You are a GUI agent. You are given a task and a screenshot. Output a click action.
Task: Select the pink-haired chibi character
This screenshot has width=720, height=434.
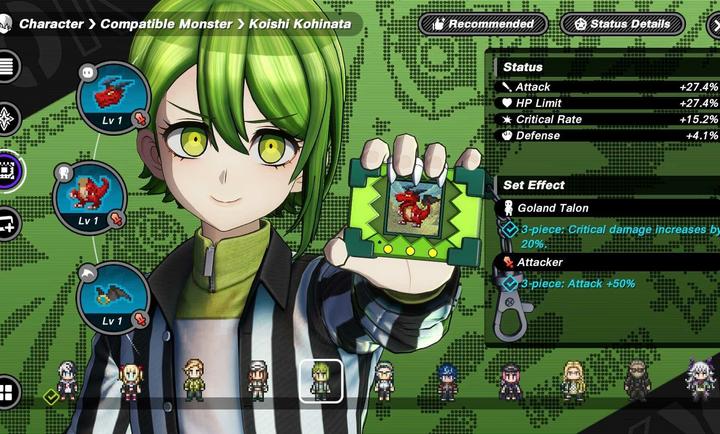point(511,381)
